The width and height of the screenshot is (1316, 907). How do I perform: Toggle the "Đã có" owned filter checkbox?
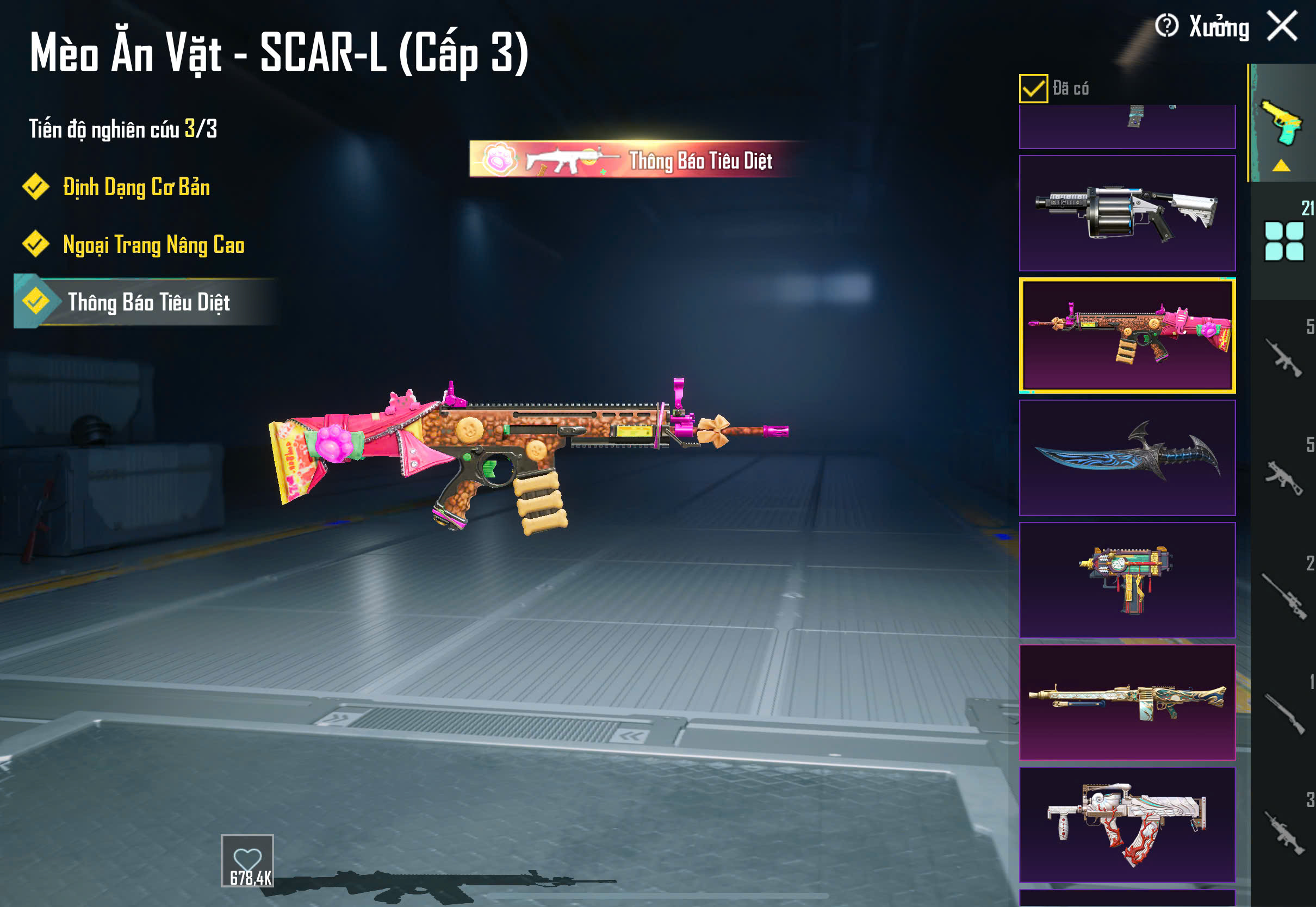tap(1033, 89)
